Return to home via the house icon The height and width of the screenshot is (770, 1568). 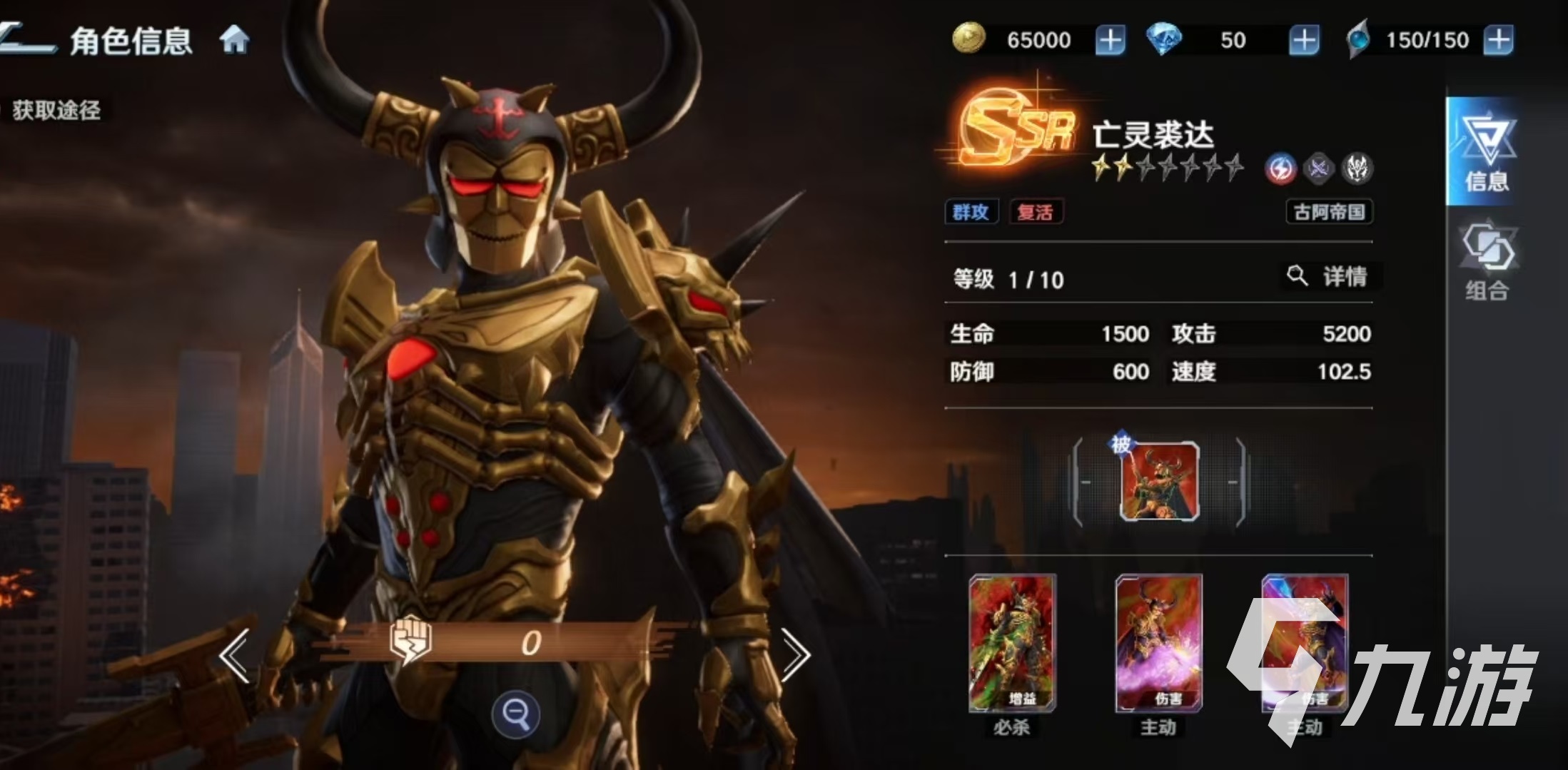point(234,40)
